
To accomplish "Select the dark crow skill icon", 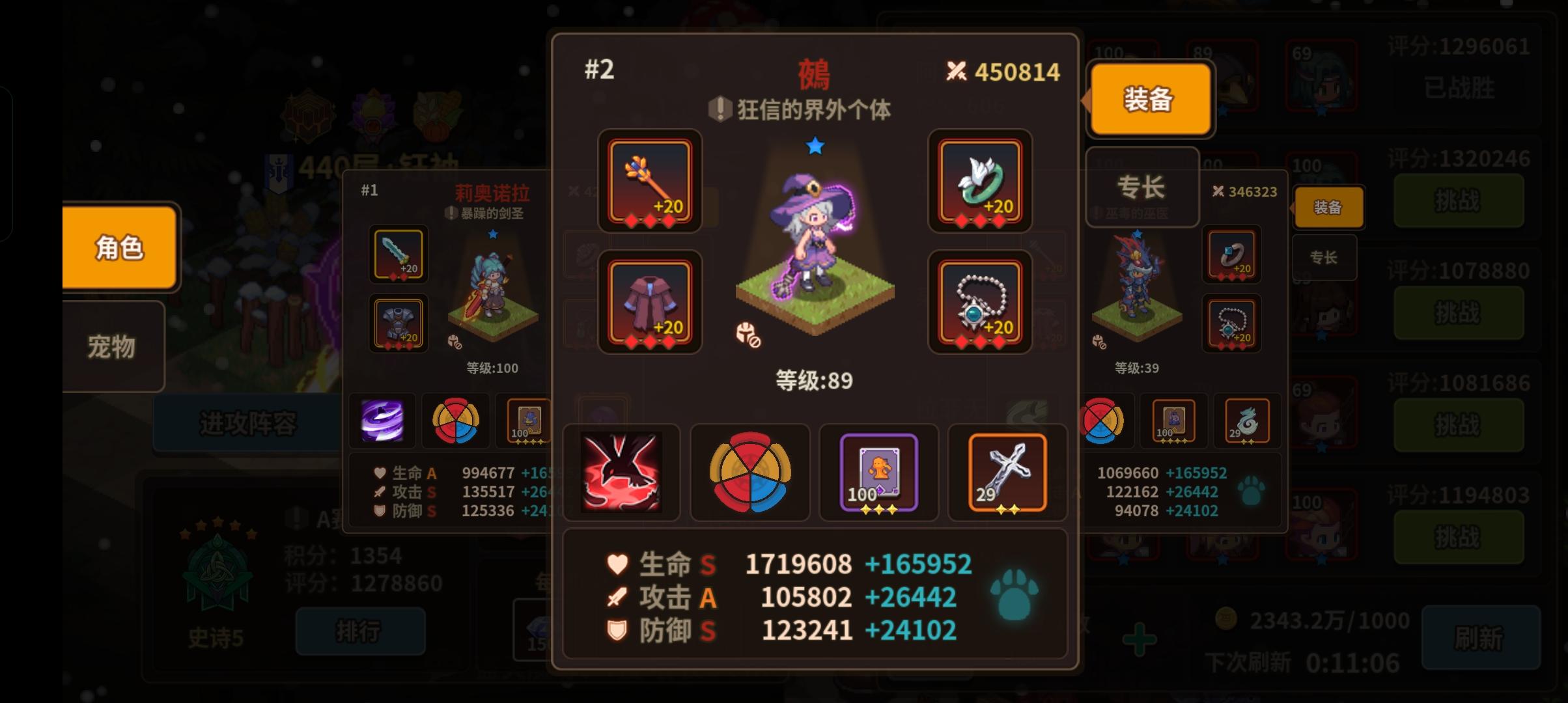I will 622,473.
